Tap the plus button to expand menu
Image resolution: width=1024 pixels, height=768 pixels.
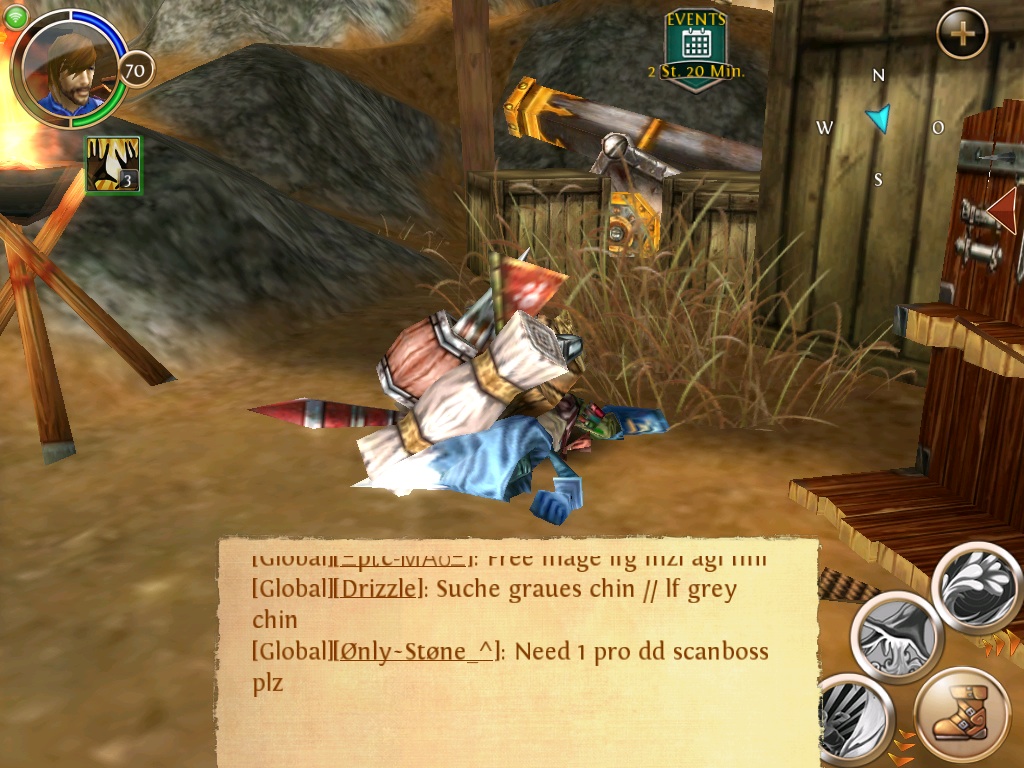[x=962, y=34]
